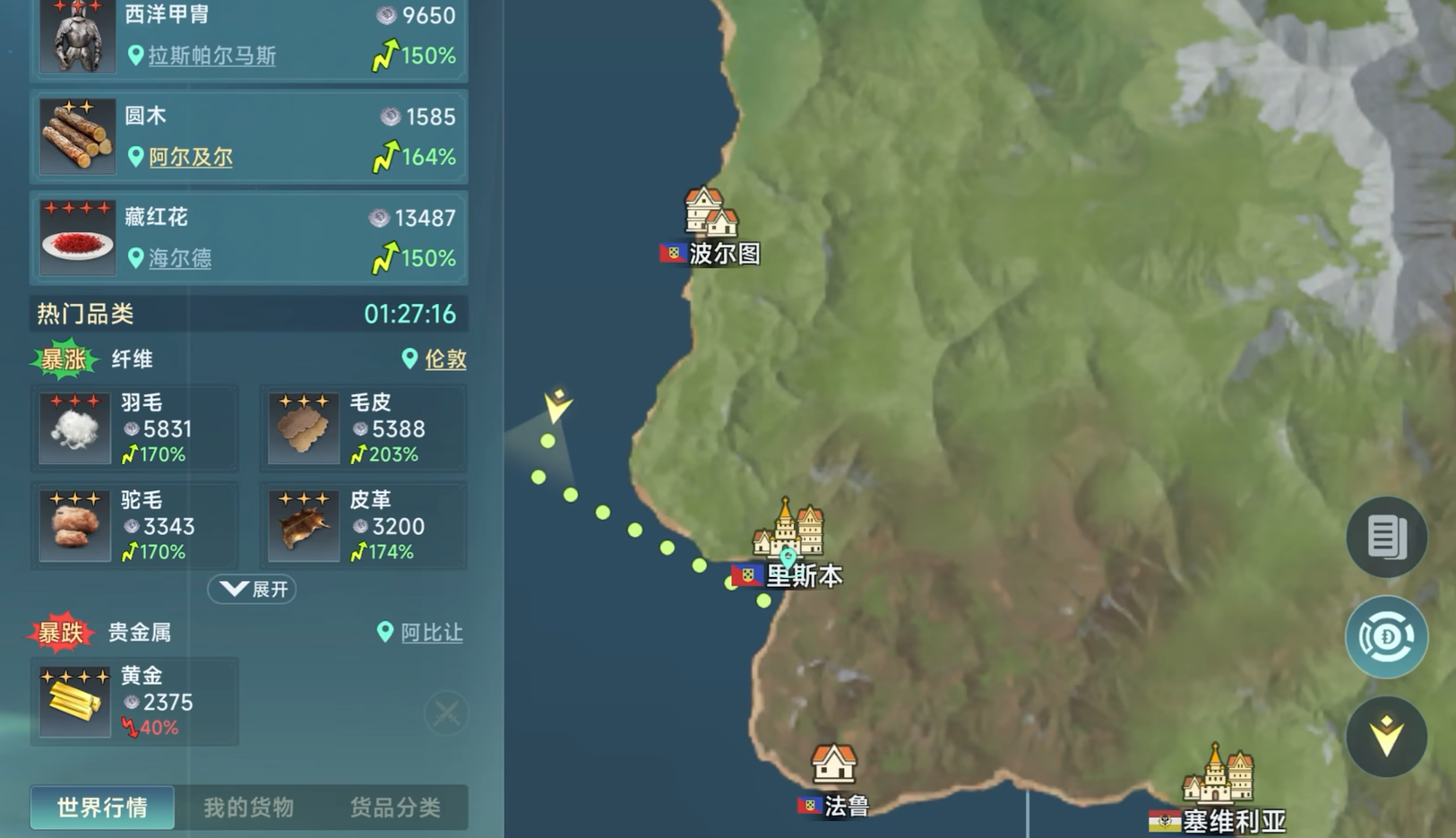The height and width of the screenshot is (838, 1456).
Task: Open the logbook icon on the right side
Action: pos(1386,538)
